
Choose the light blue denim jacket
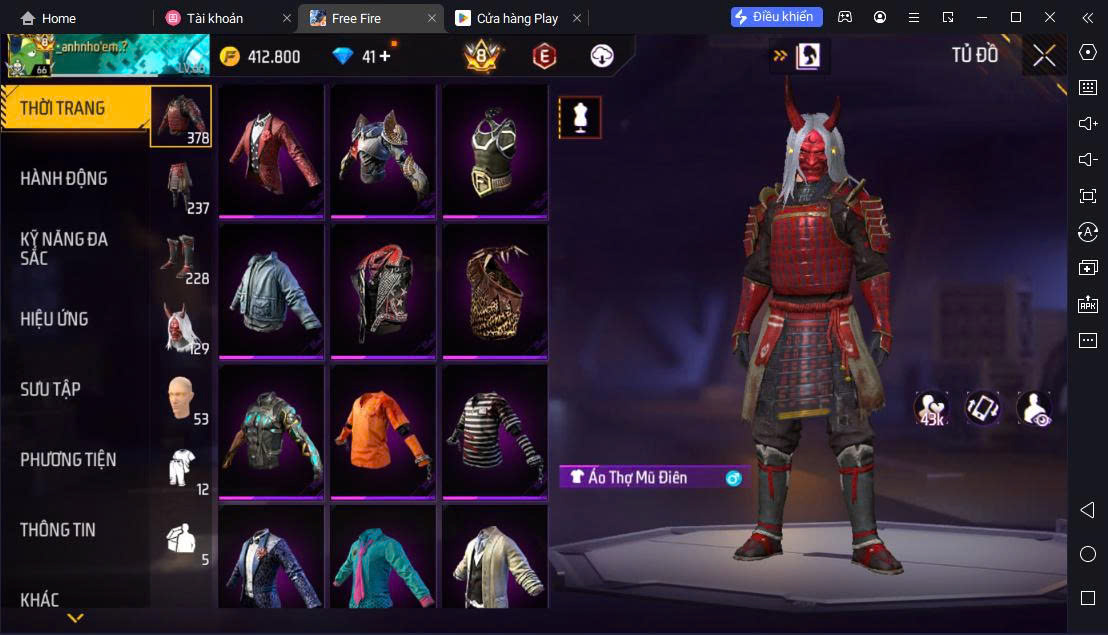click(271, 289)
